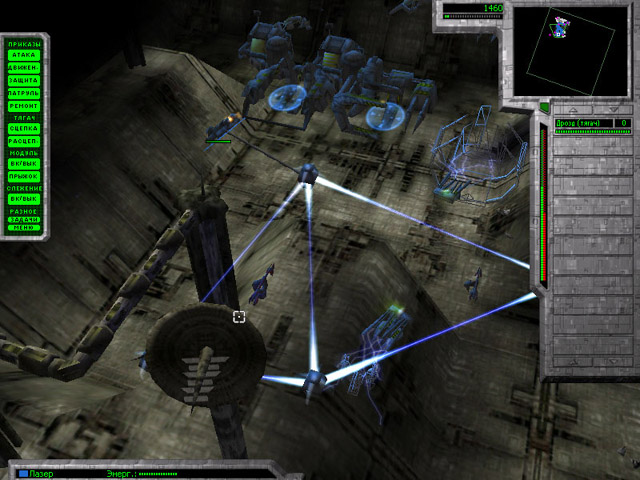Activate the ЗАЩИТА (defend) order
640x480 pixels.
click(x=22, y=79)
